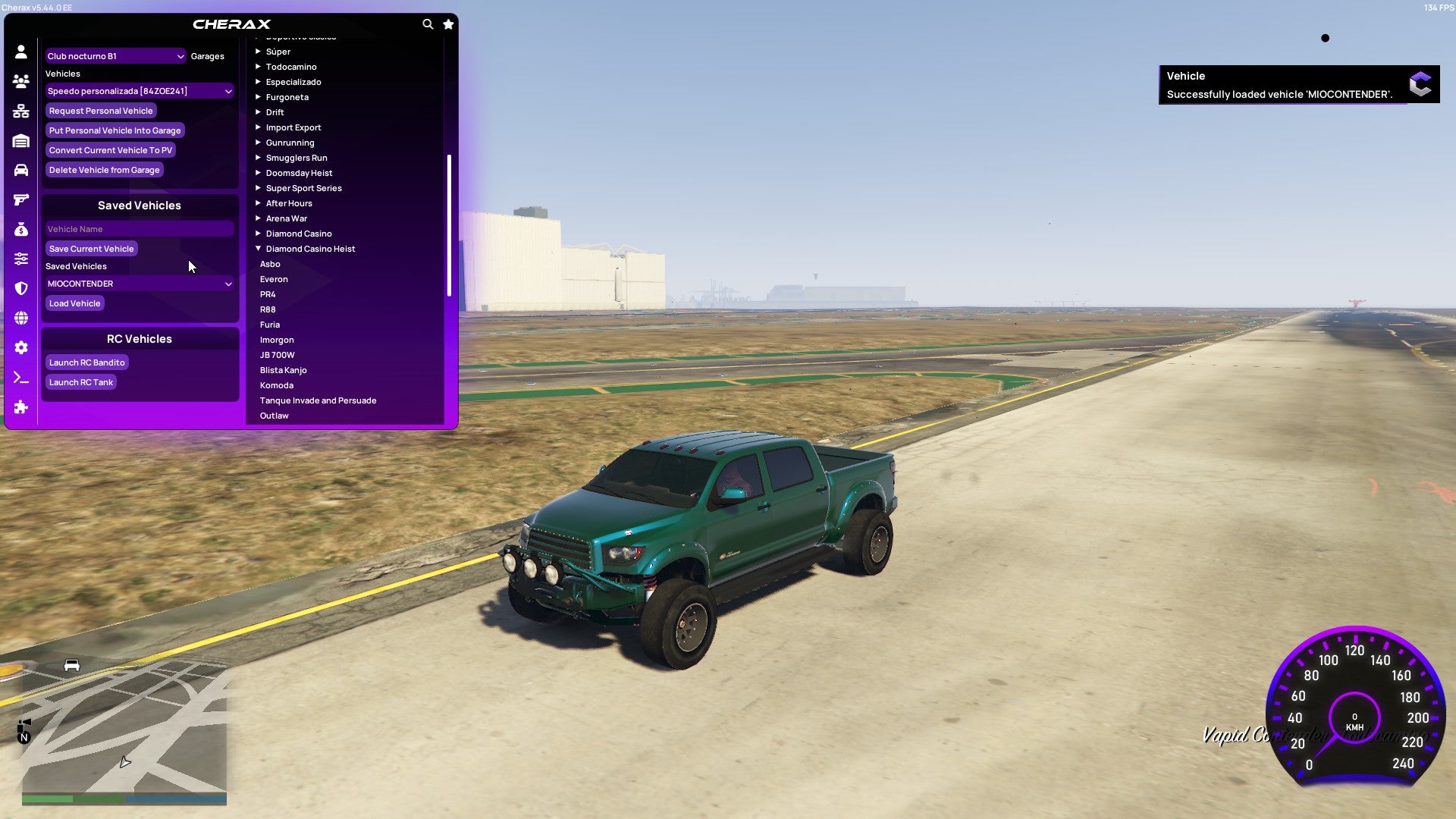Click the search icon in the Cherax header
The width and height of the screenshot is (1456, 819).
(428, 24)
